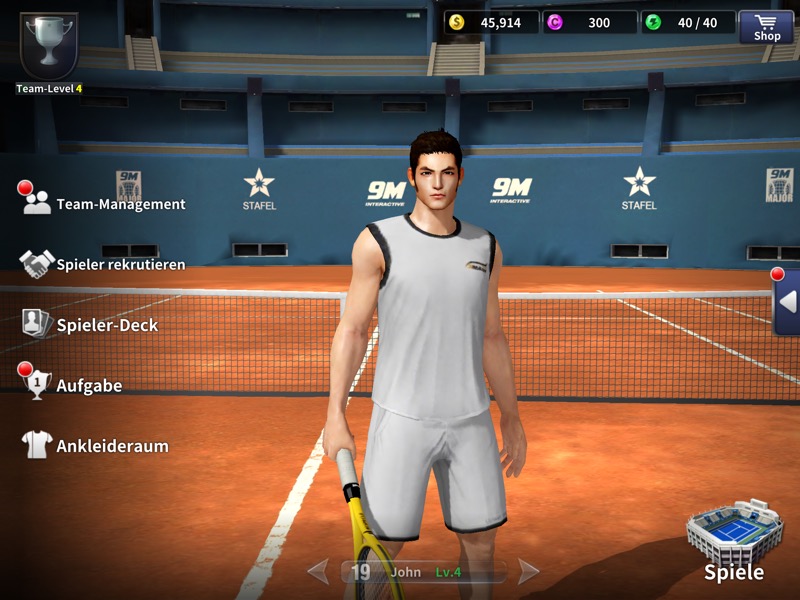Open the Team-Management menu
The image size is (800, 600).
click(x=104, y=203)
